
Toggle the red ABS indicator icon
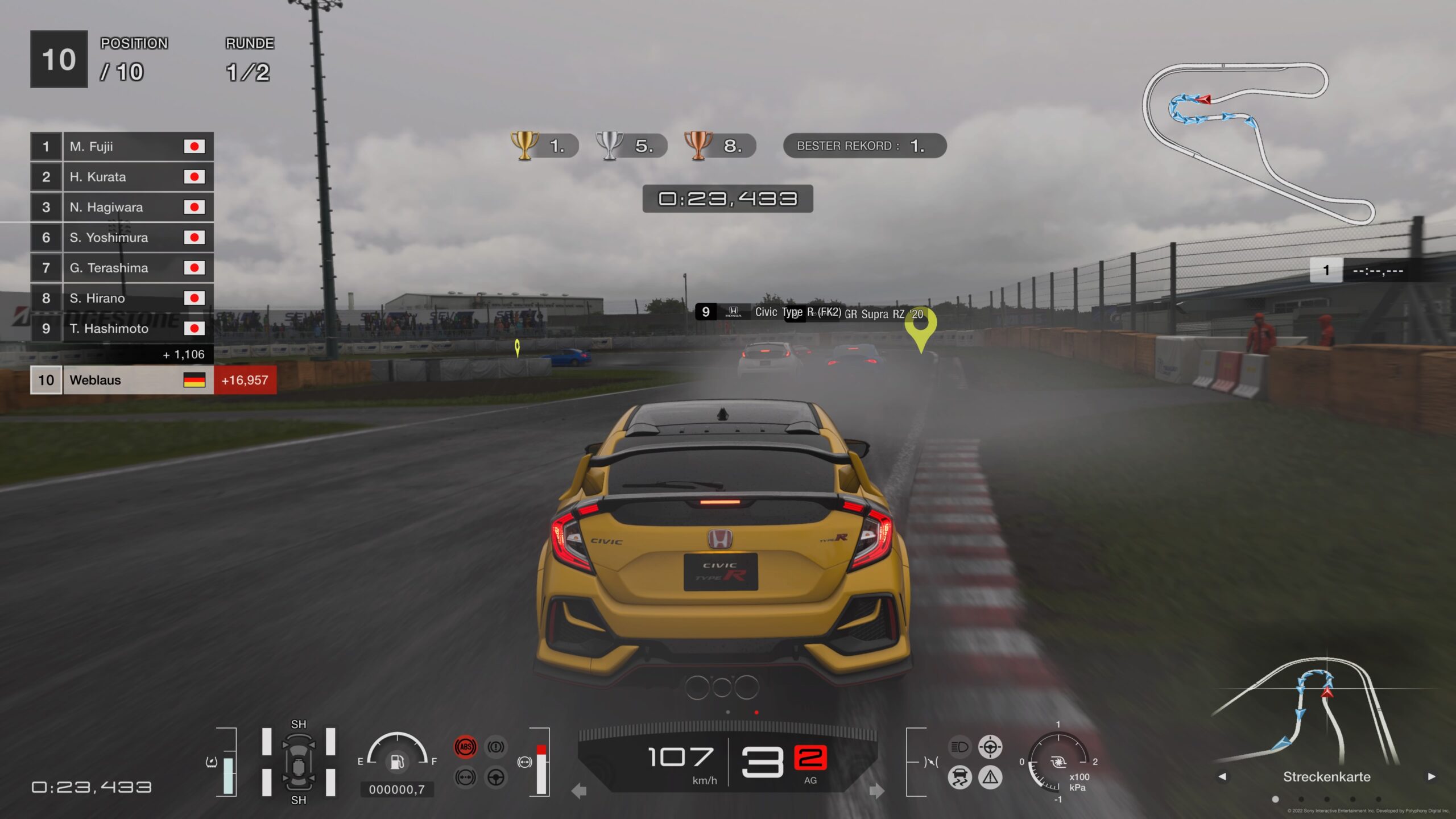465,747
